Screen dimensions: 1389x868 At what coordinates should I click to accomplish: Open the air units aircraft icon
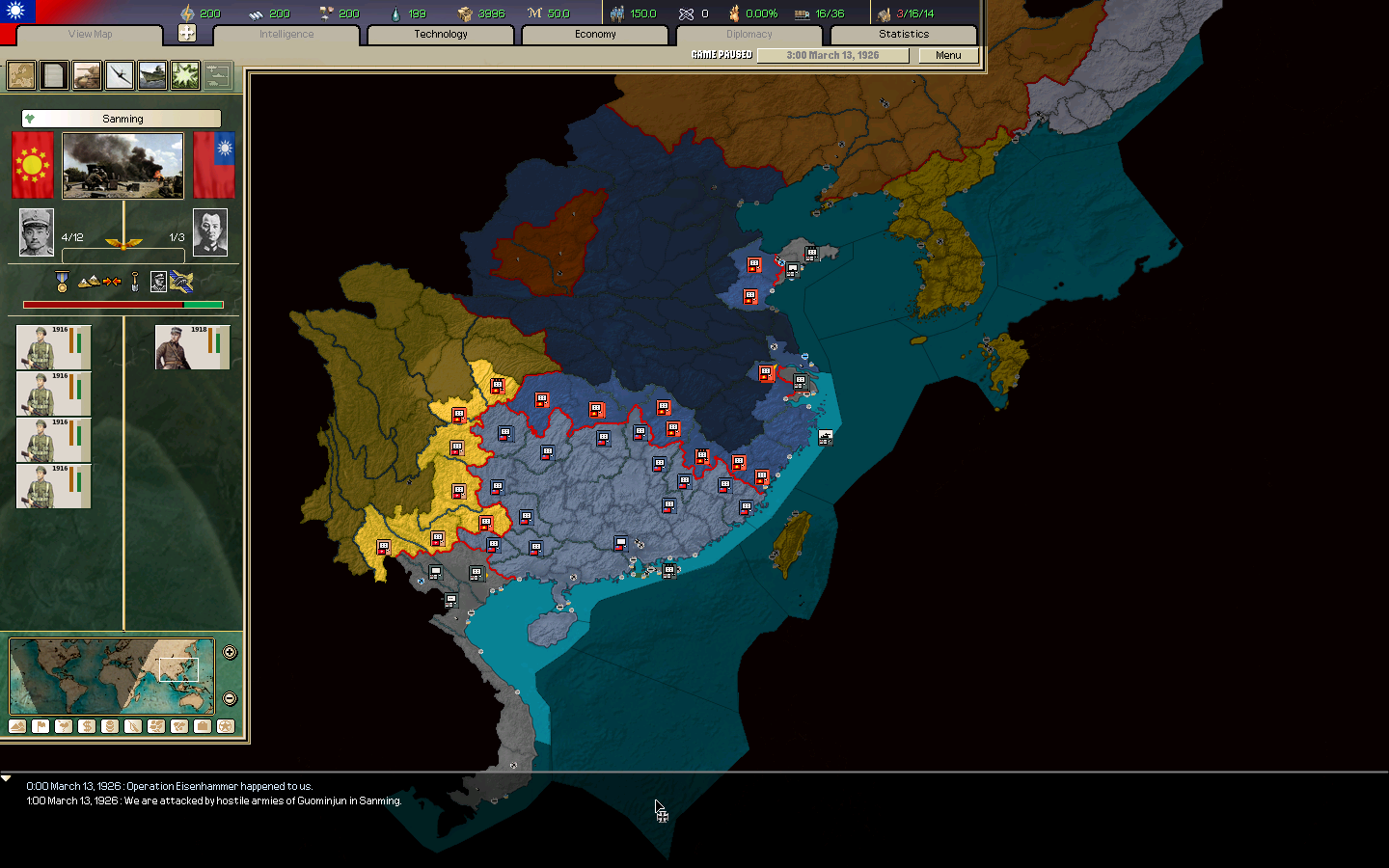119,74
